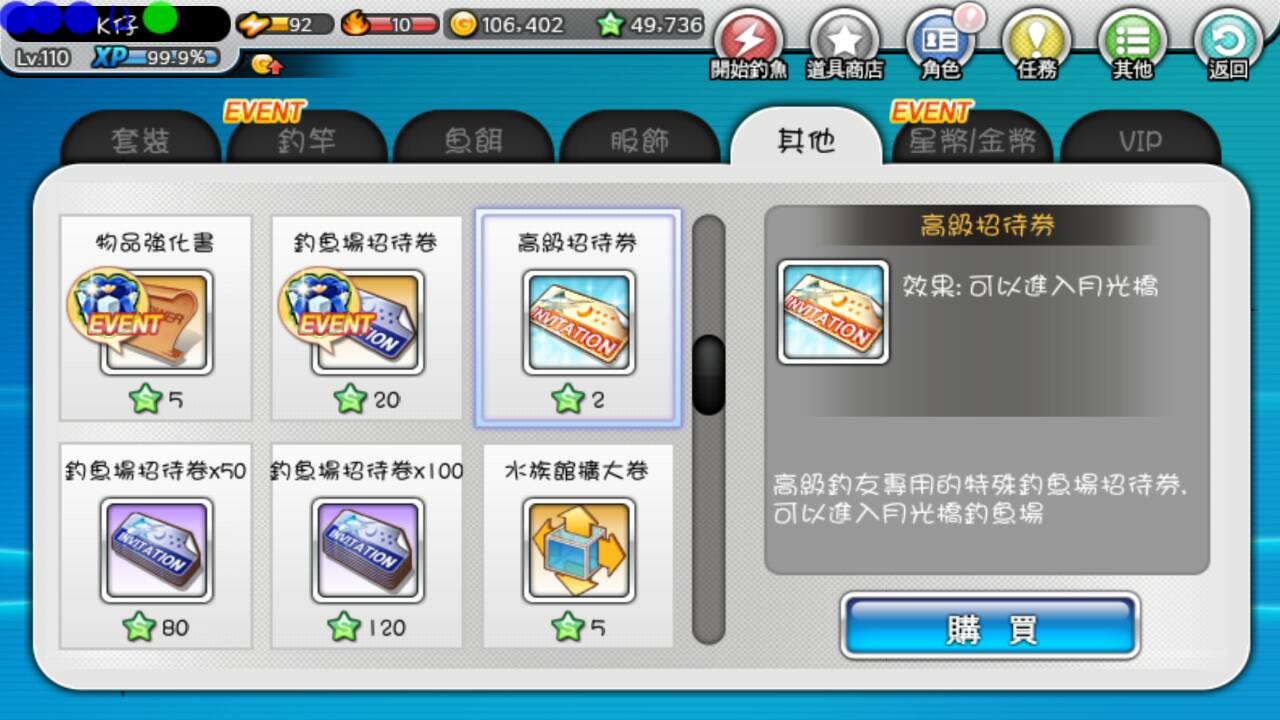The width and height of the screenshot is (1280, 720).
Task: Tap the 其他 others icon top right
Action: pos(1131,40)
